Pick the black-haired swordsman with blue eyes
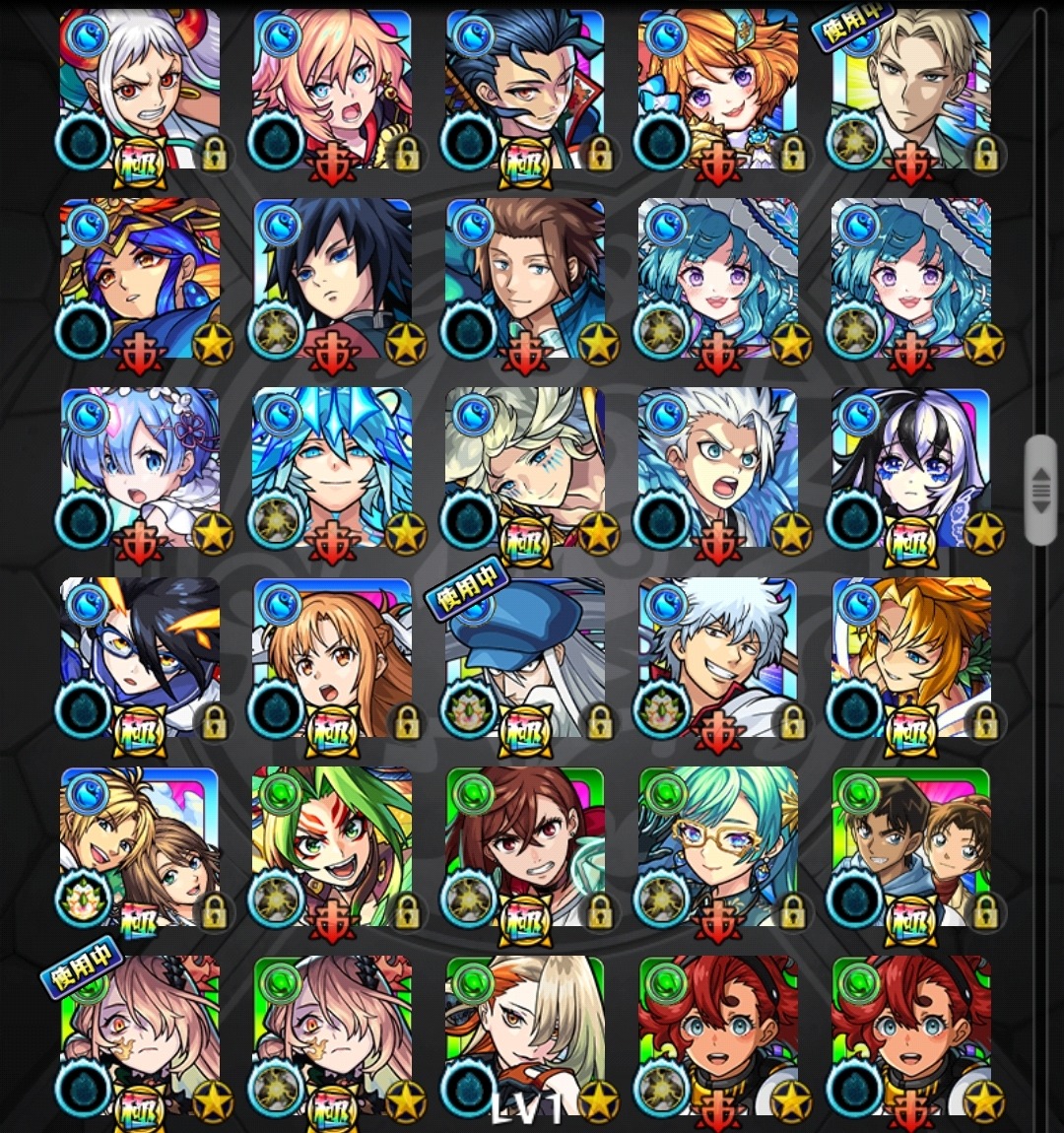1064x1133 pixels. (333, 278)
